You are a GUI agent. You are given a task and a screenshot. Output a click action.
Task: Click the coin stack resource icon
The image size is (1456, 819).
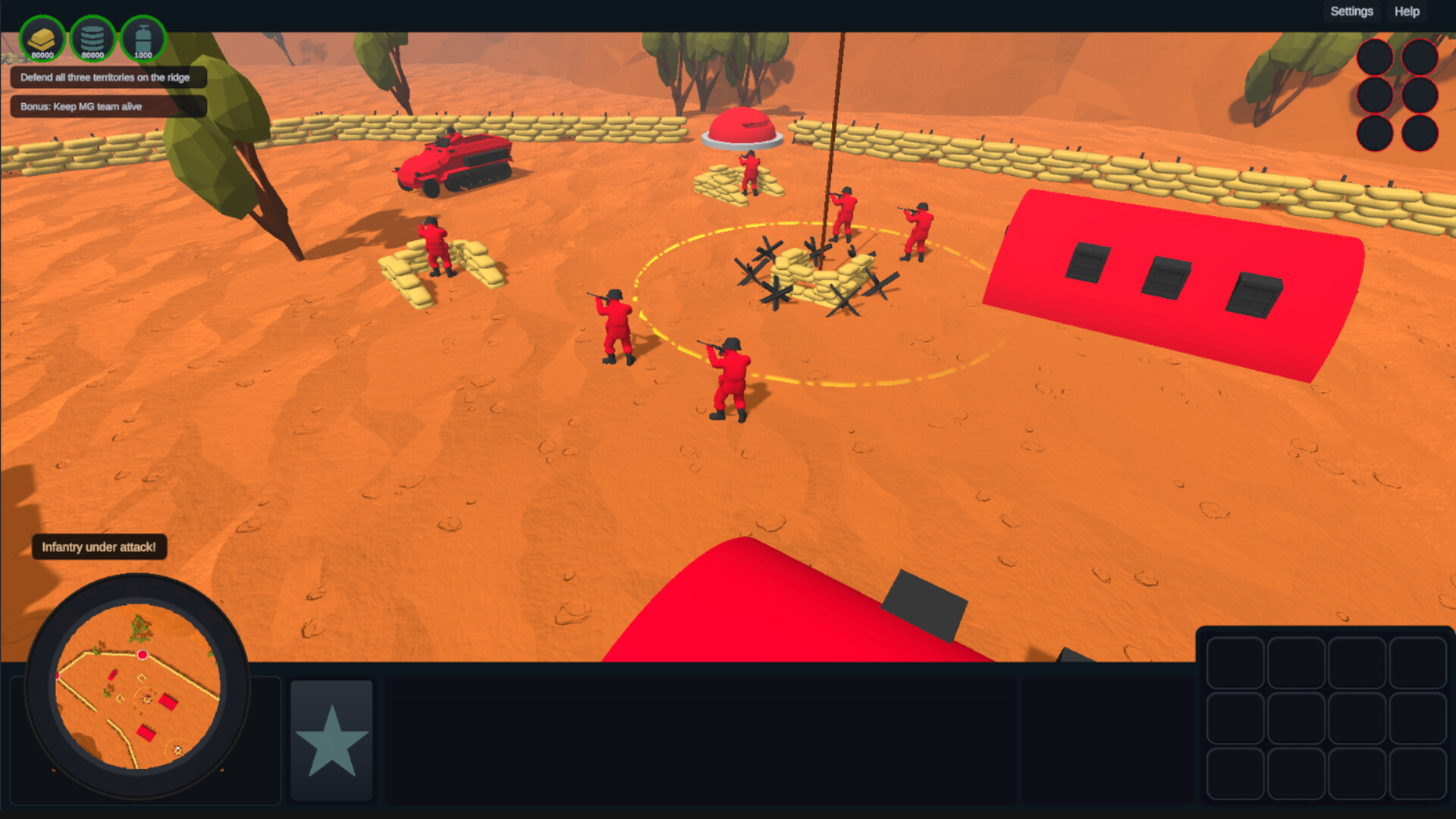(x=93, y=39)
